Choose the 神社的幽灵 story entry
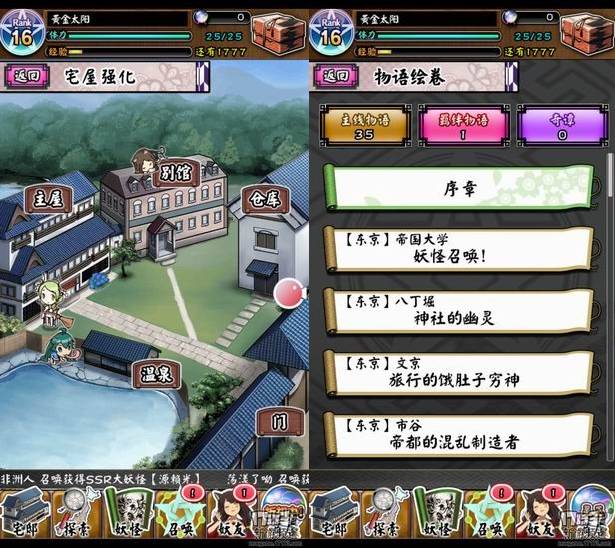 point(461,311)
